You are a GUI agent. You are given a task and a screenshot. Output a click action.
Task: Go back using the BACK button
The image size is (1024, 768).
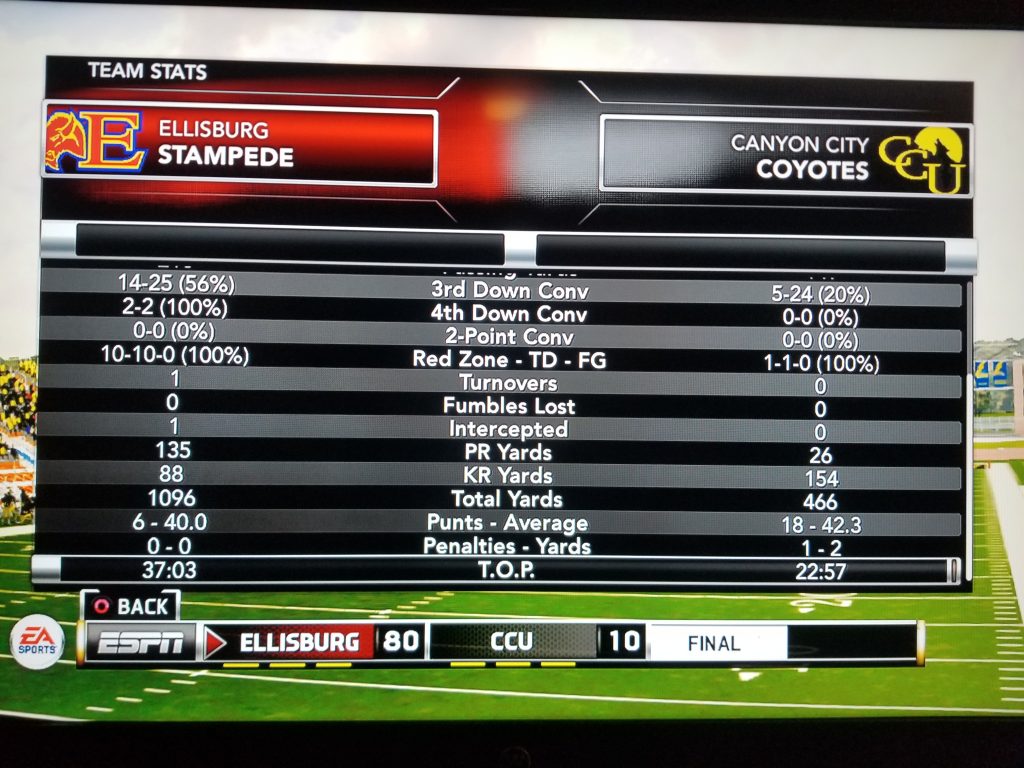click(x=131, y=606)
